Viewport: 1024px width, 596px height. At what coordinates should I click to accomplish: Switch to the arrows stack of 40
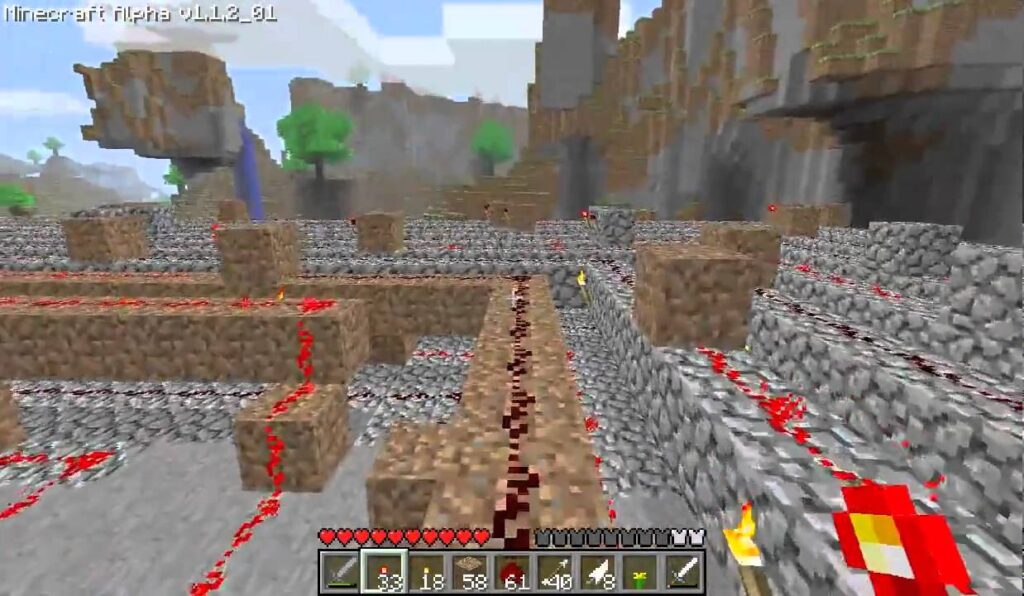[x=555, y=571]
